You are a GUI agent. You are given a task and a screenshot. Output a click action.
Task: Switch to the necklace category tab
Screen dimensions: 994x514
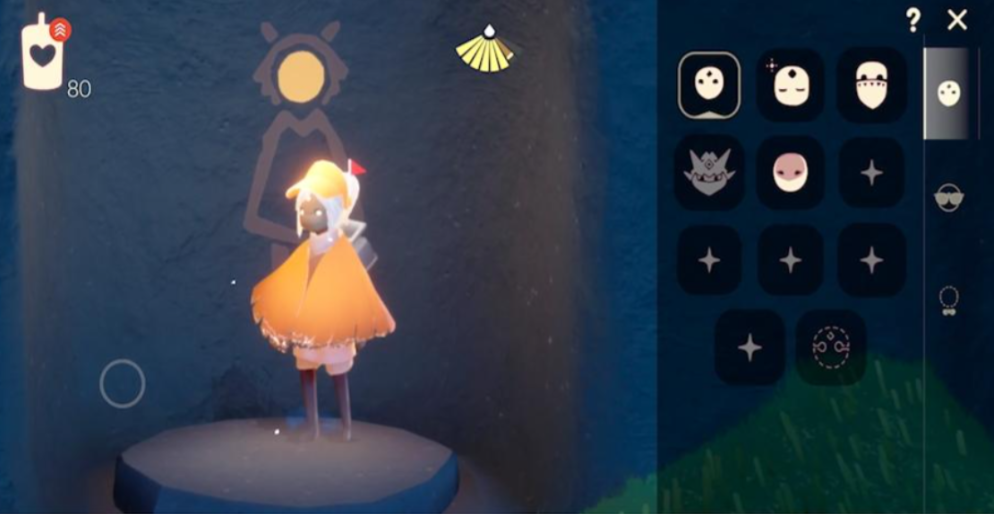coord(947,300)
